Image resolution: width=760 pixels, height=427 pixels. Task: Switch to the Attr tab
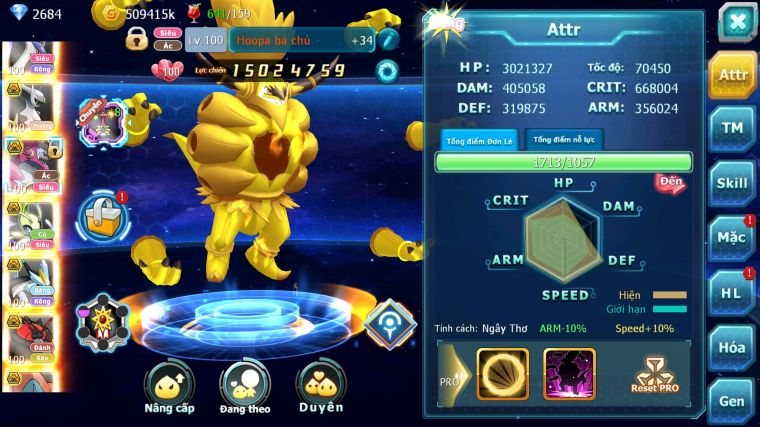click(x=732, y=75)
